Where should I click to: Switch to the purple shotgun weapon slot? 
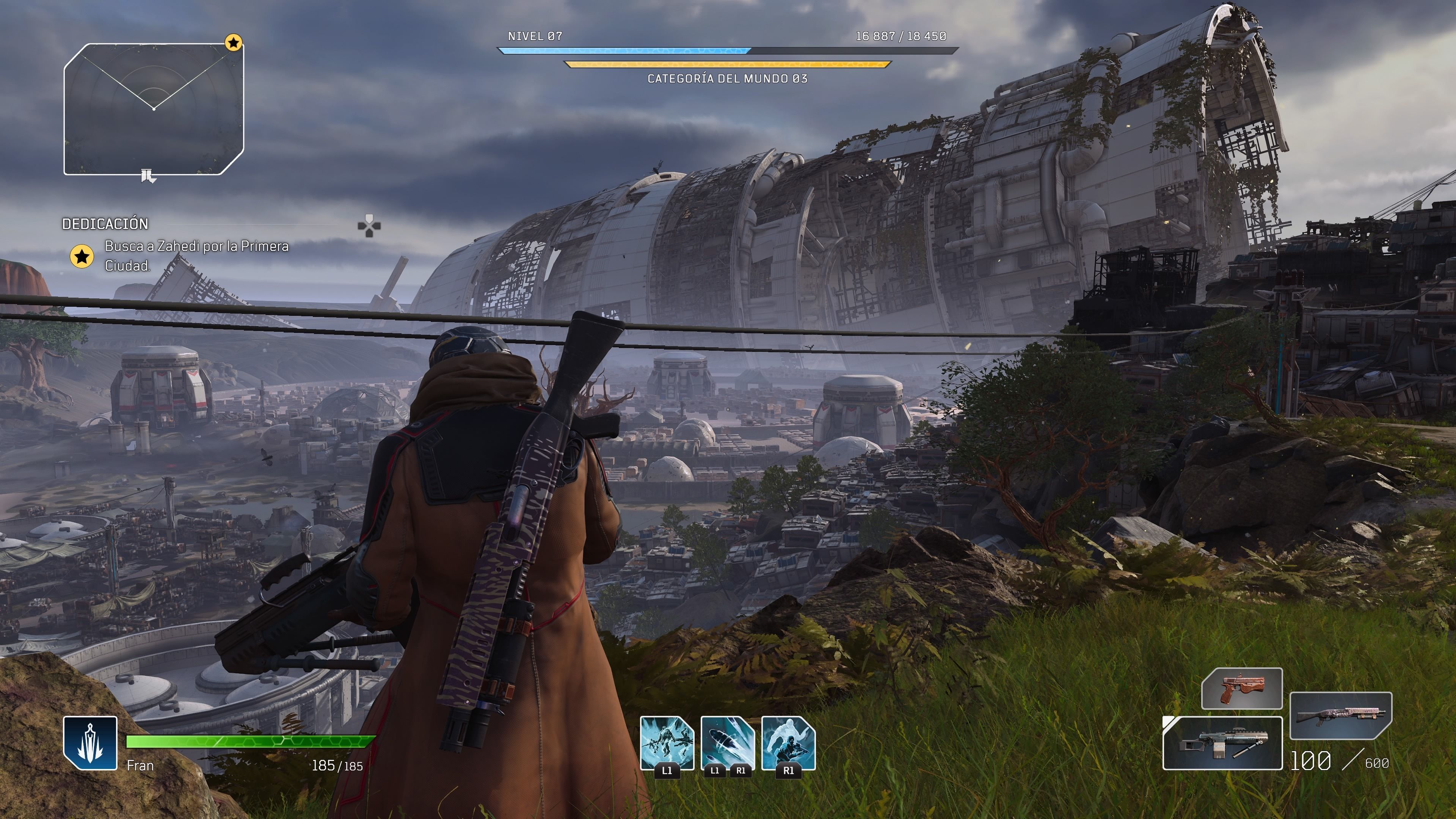coord(1341,715)
